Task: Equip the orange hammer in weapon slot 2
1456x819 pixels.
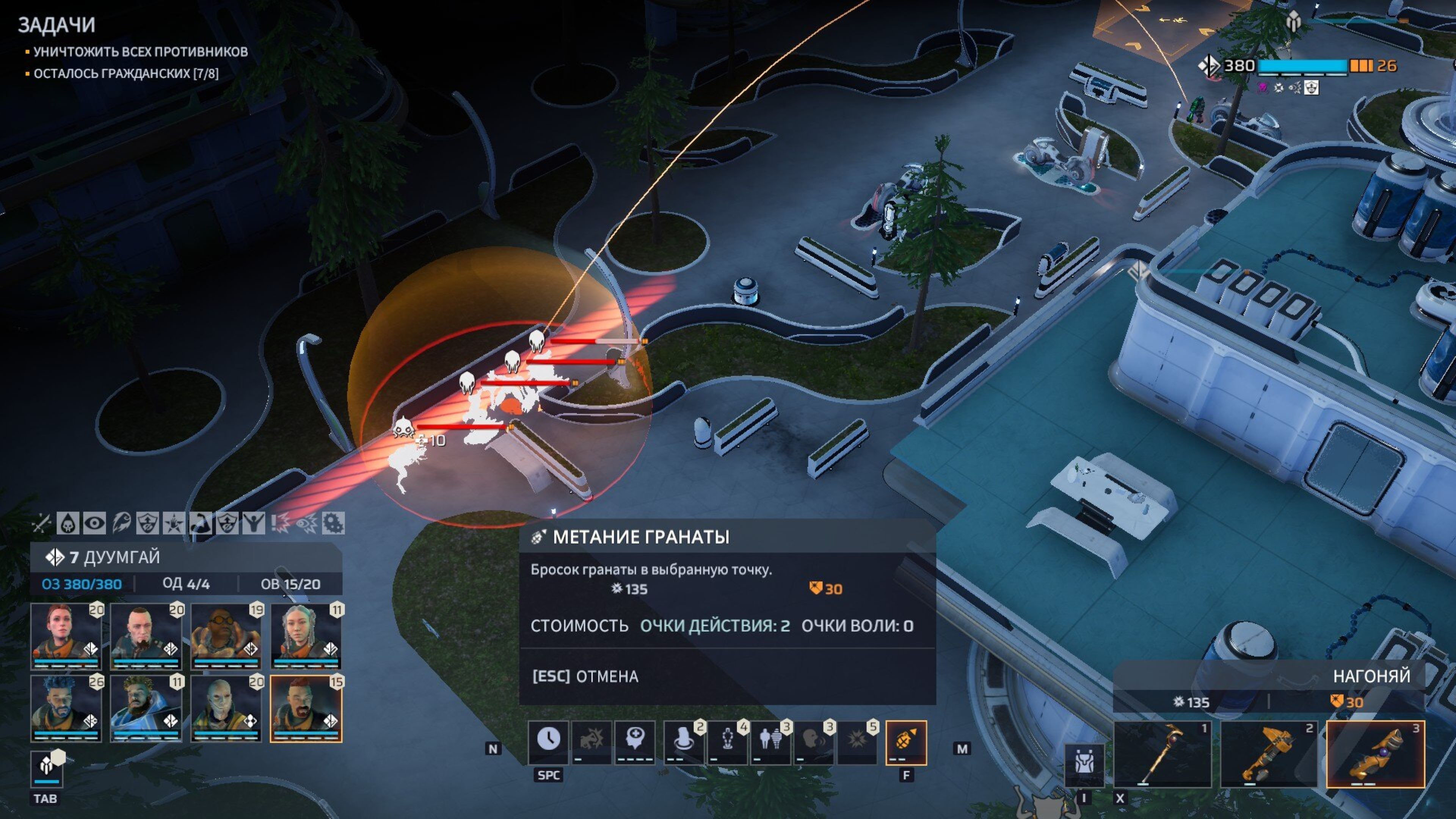Action: tap(1268, 753)
